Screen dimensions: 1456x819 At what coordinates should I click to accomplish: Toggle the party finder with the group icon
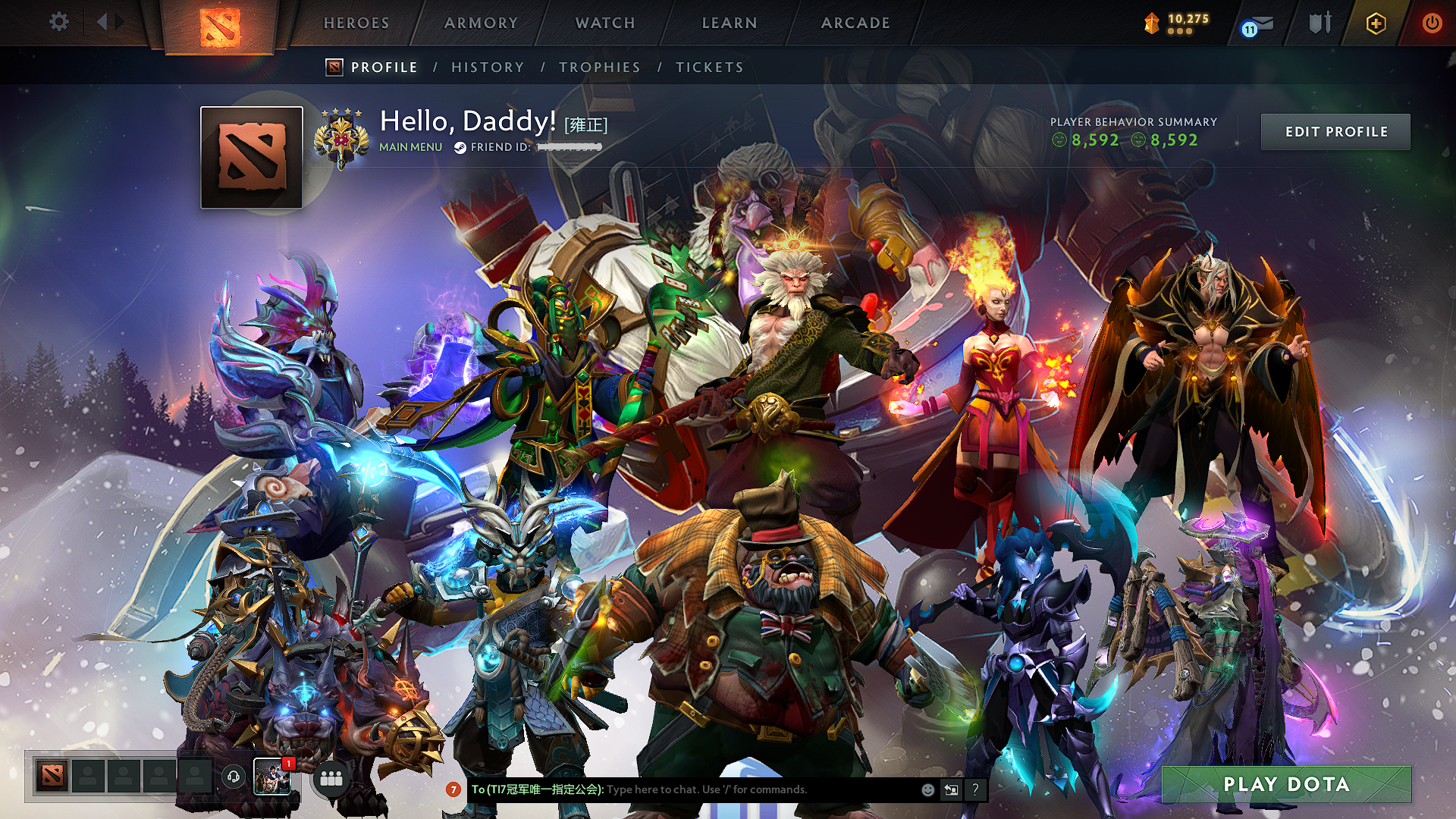(x=331, y=777)
